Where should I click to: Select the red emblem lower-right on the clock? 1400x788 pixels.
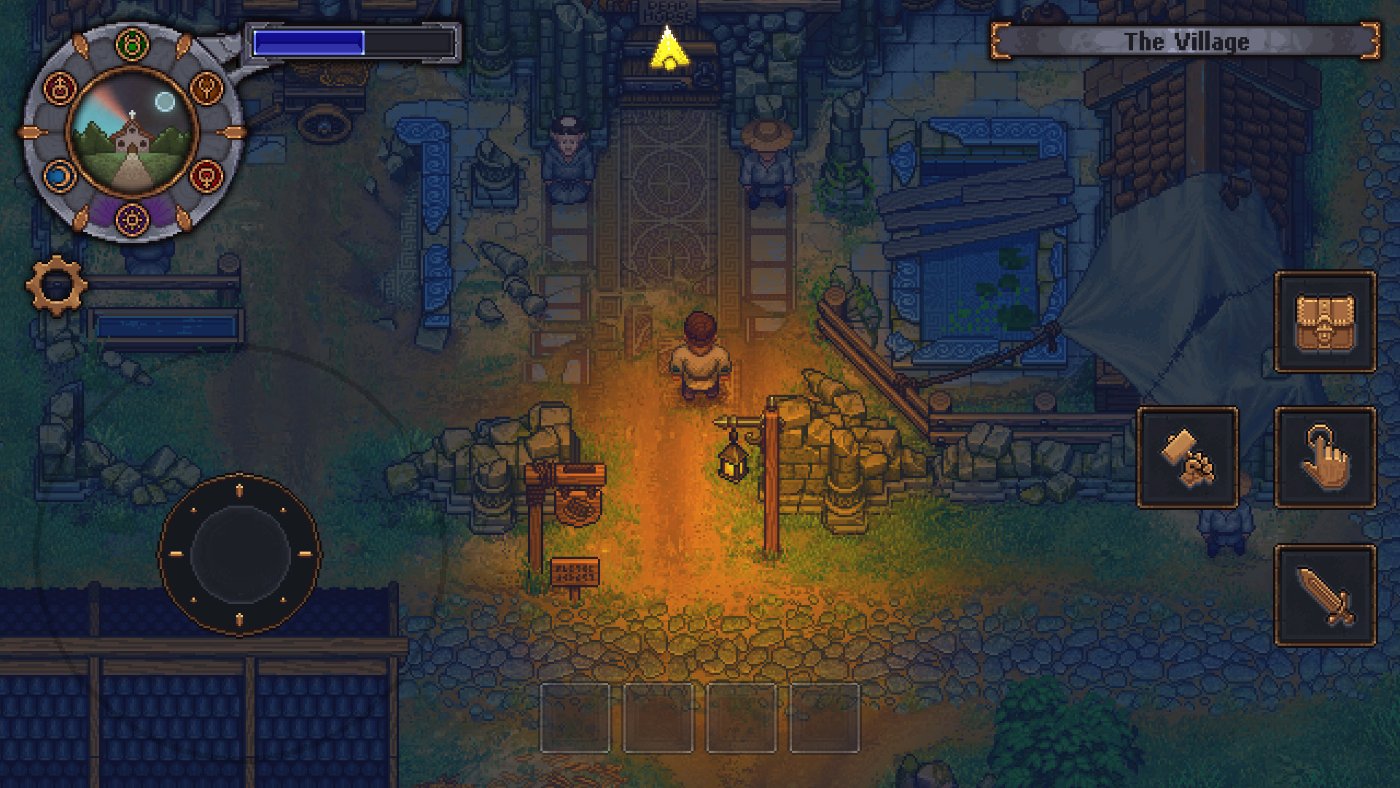point(207,175)
